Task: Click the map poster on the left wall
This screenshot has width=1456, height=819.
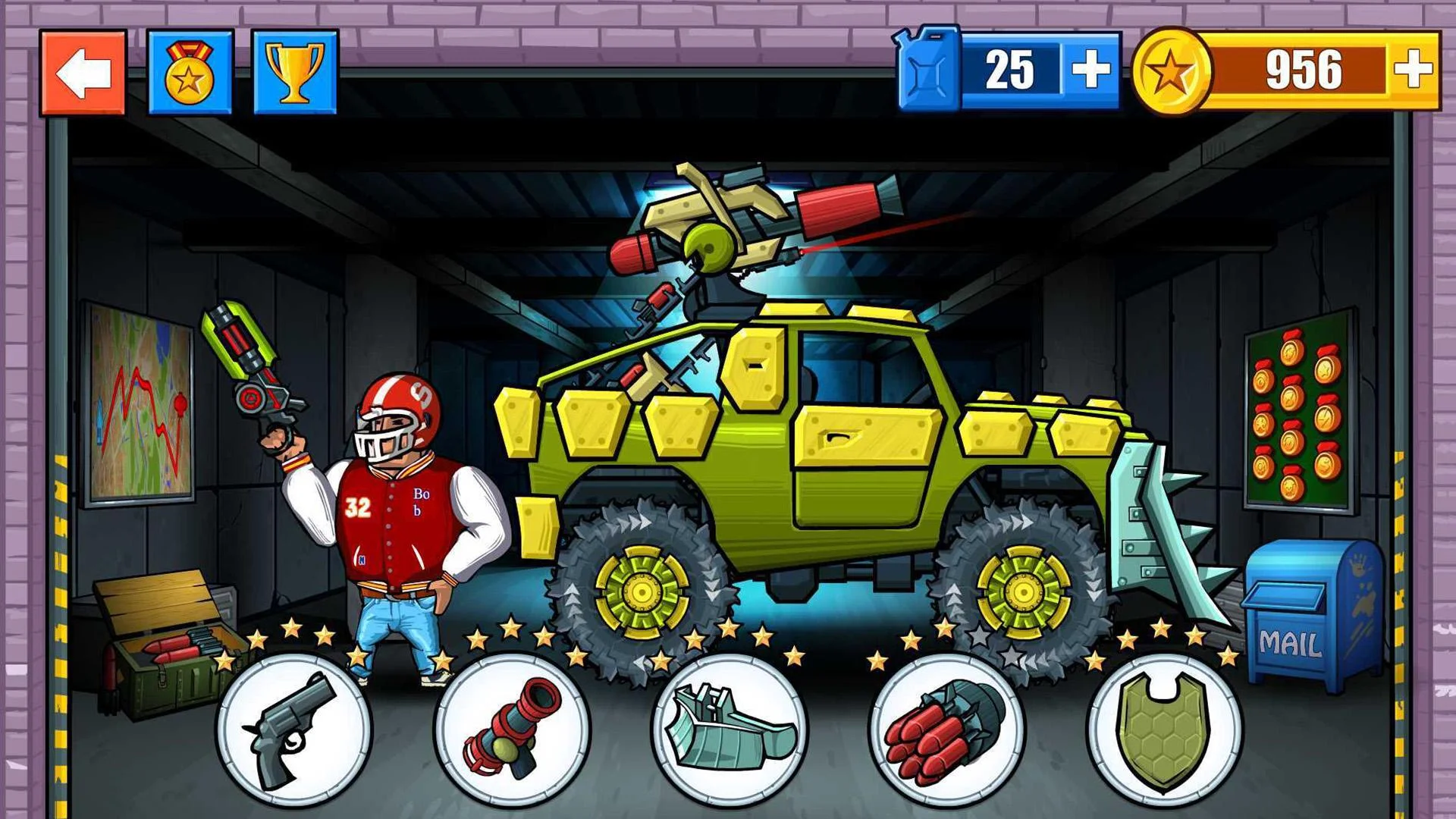Action: click(x=140, y=402)
